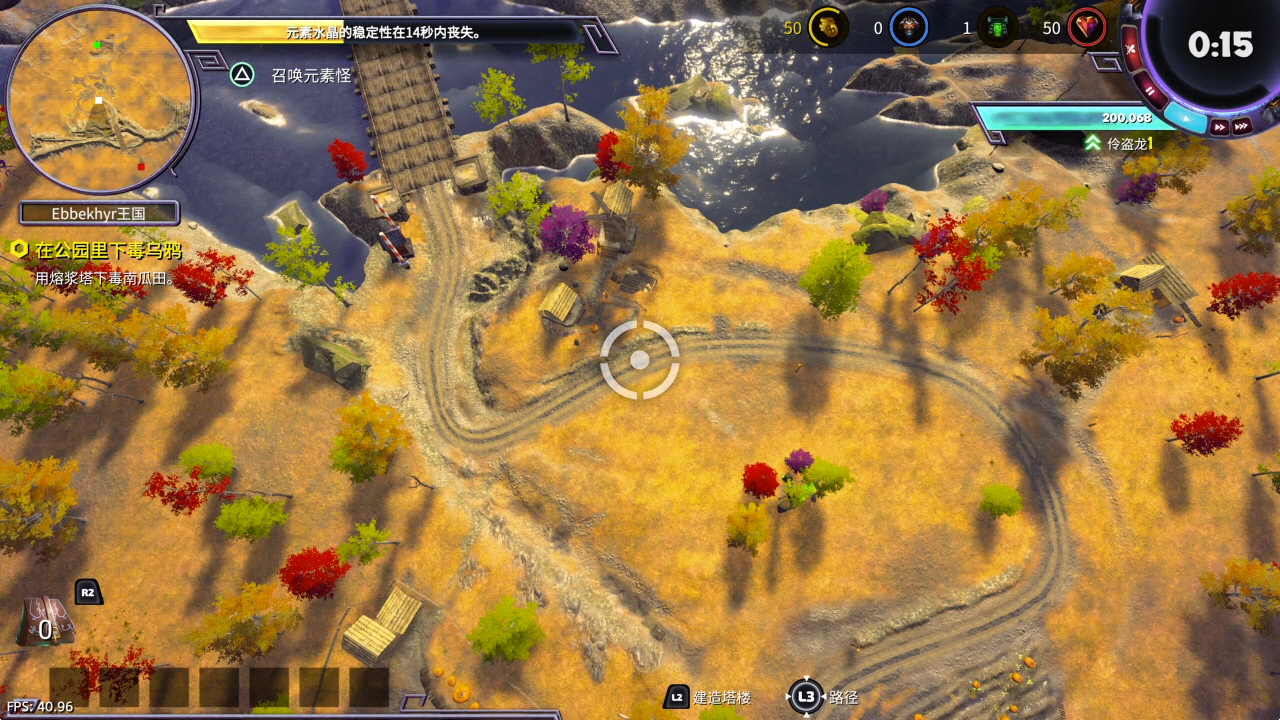Click the circular minimap

point(98,98)
